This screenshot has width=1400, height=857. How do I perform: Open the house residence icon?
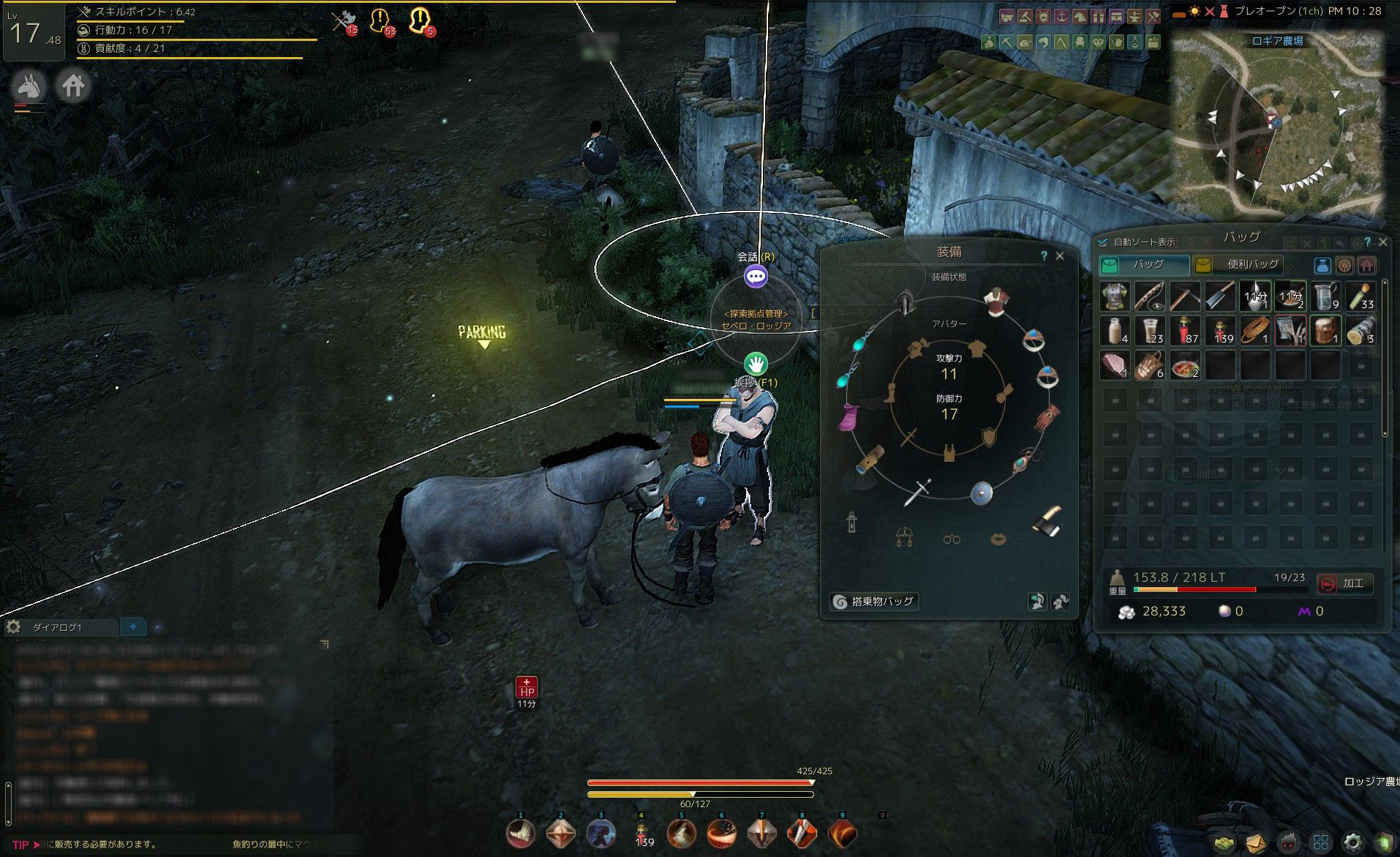(72, 86)
